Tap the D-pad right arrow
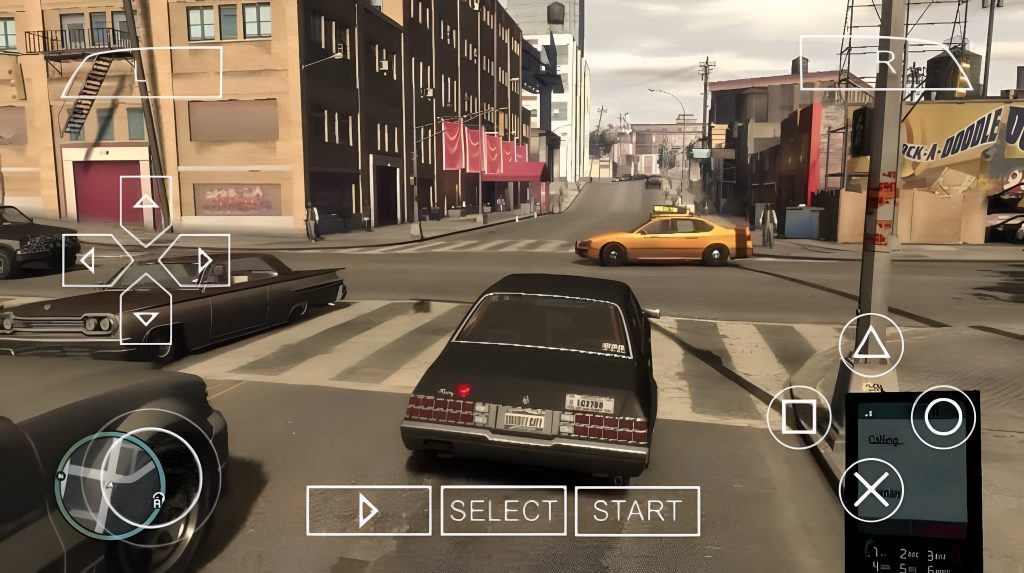 pos(204,261)
